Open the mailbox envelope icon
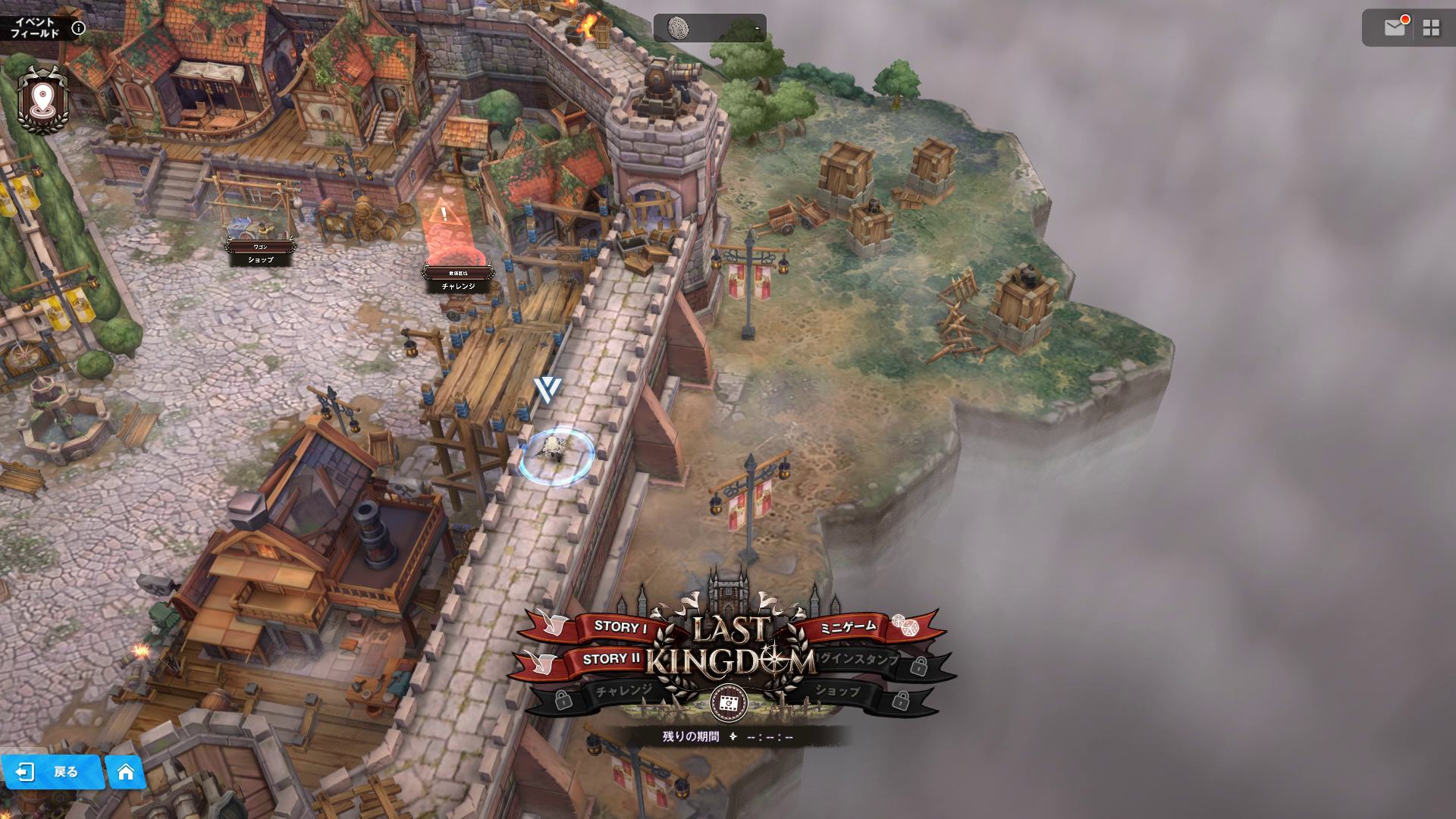The width and height of the screenshot is (1456, 819). pyautogui.click(x=1395, y=28)
